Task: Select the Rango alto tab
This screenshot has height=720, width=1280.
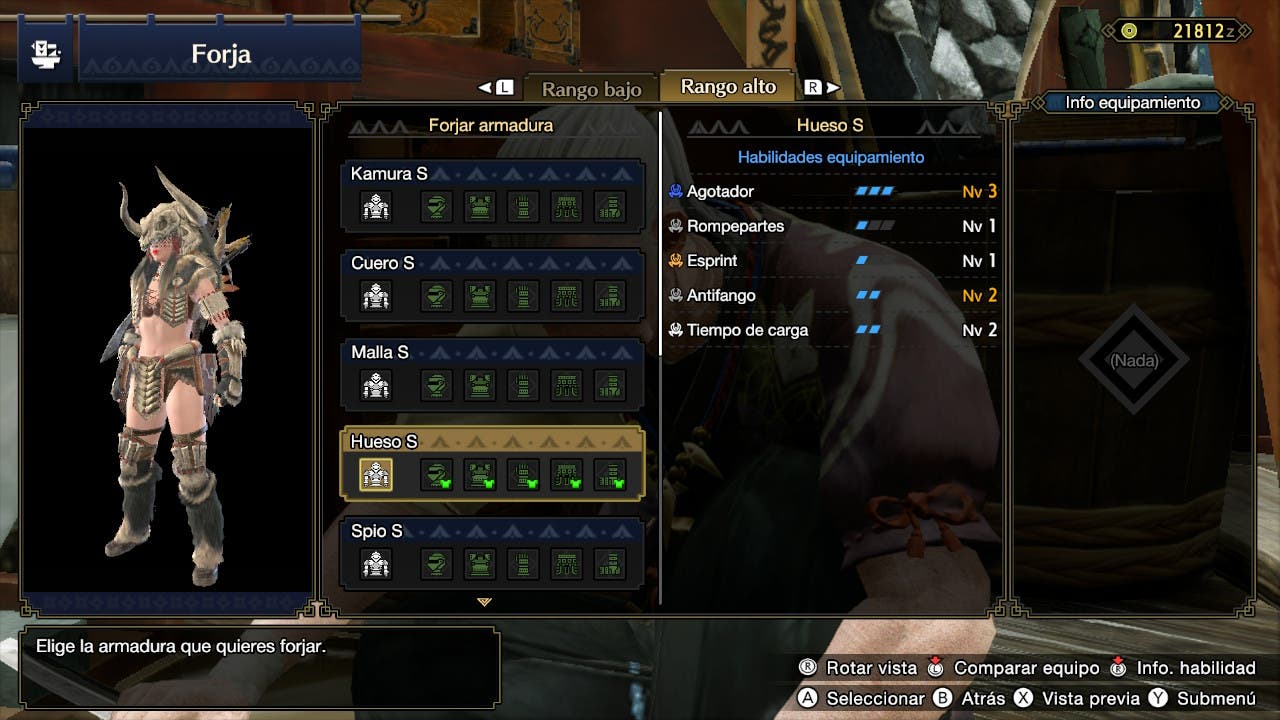Action: (728, 87)
